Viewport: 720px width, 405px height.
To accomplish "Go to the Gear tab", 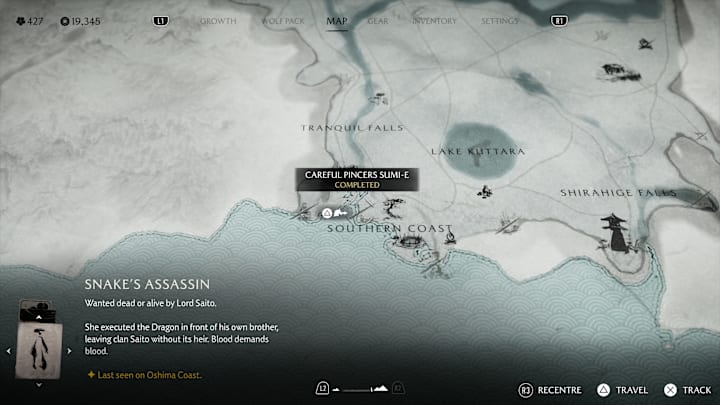I will click(x=378, y=21).
